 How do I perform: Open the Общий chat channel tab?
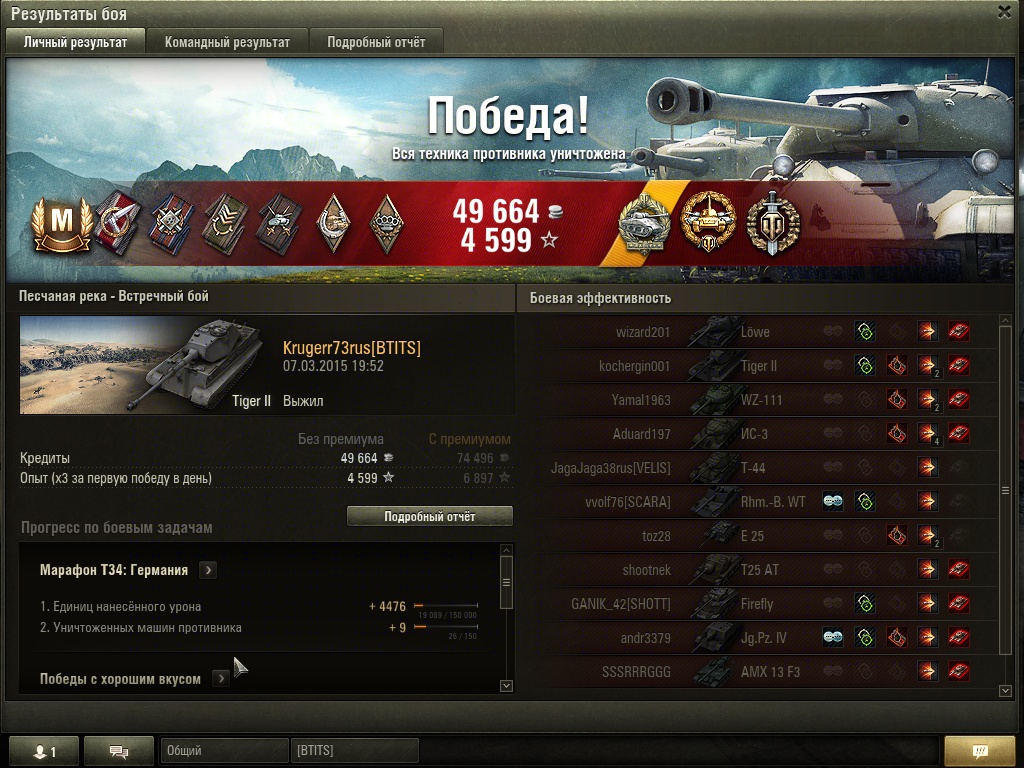pyautogui.click(x=222, y=751)
